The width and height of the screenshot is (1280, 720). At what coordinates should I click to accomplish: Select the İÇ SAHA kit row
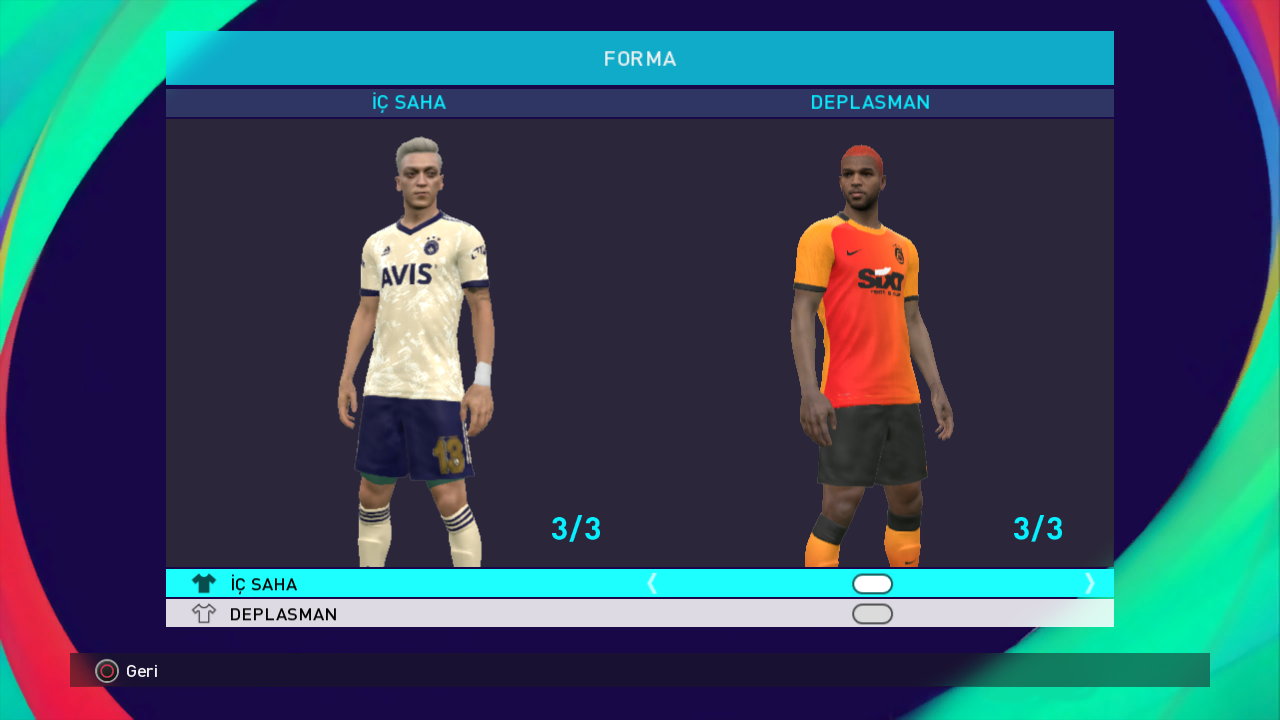(x=264, y=584)
